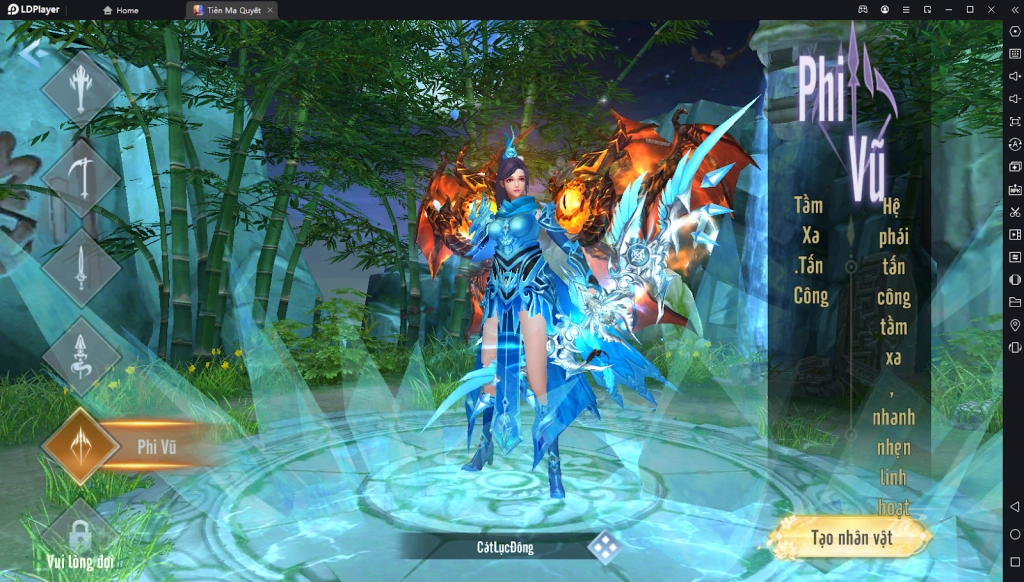
Task: Close the Tiên Ma Quyết tab
Action: (x=270, y=10)
